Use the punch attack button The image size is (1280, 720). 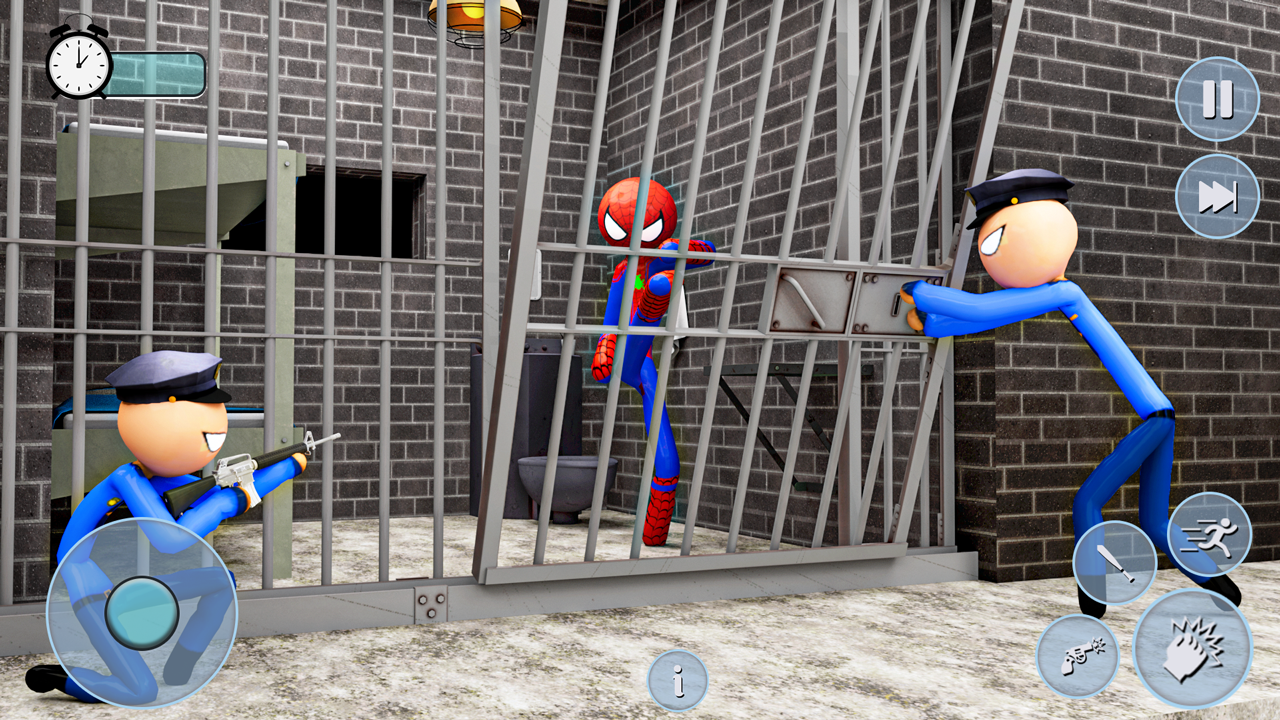click(1193, 650)
